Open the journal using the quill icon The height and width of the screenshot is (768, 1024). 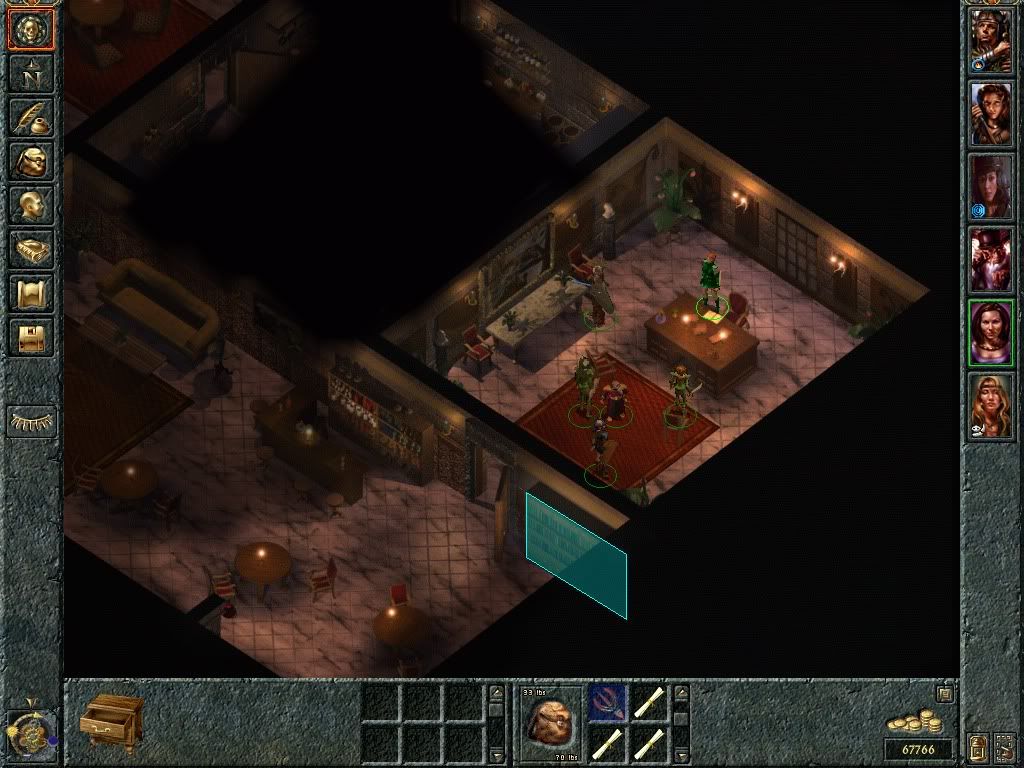click(x=31, y=117)
